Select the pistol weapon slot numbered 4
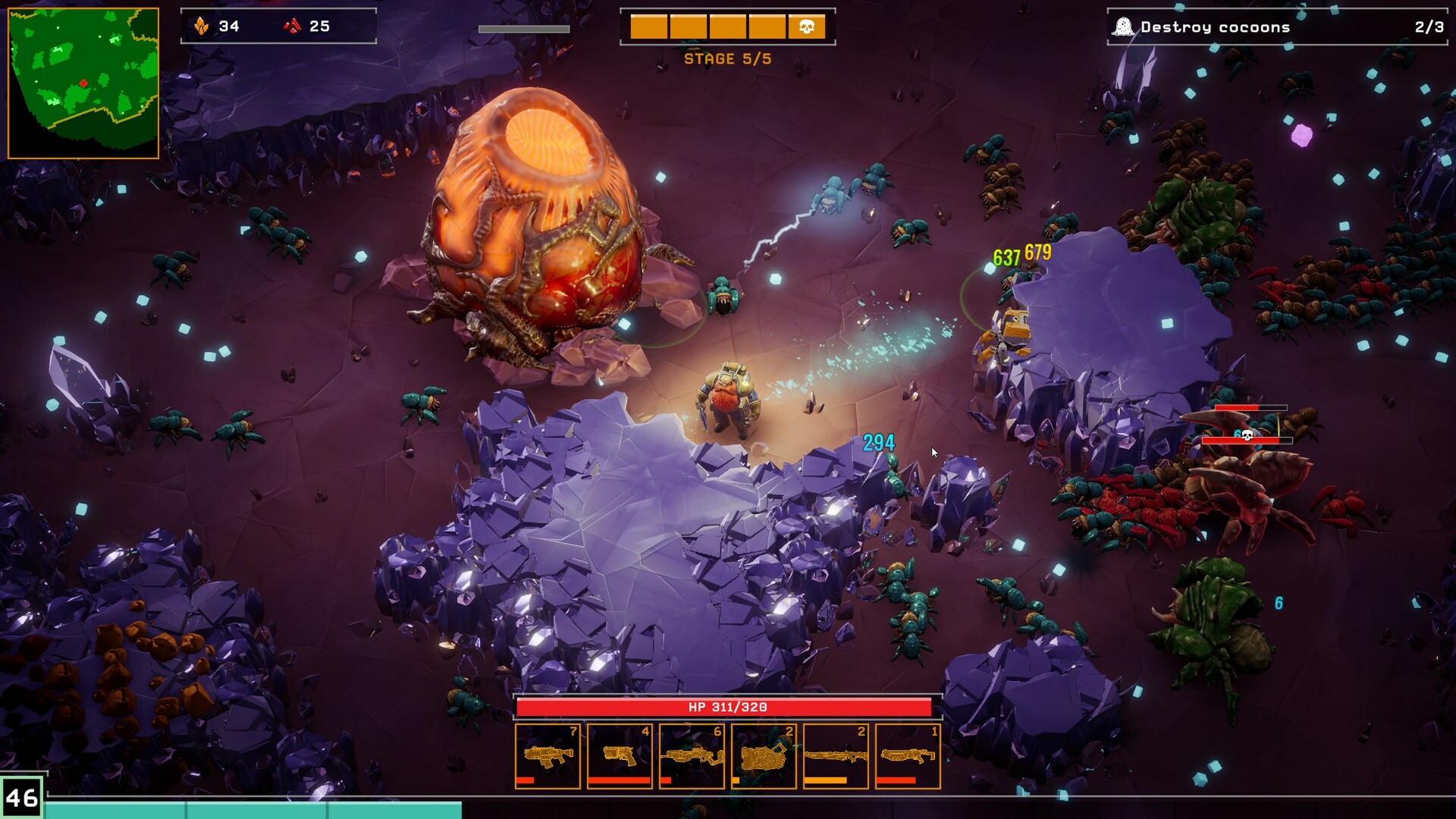This screenshot has width=1456, height=819. (620, 756)
